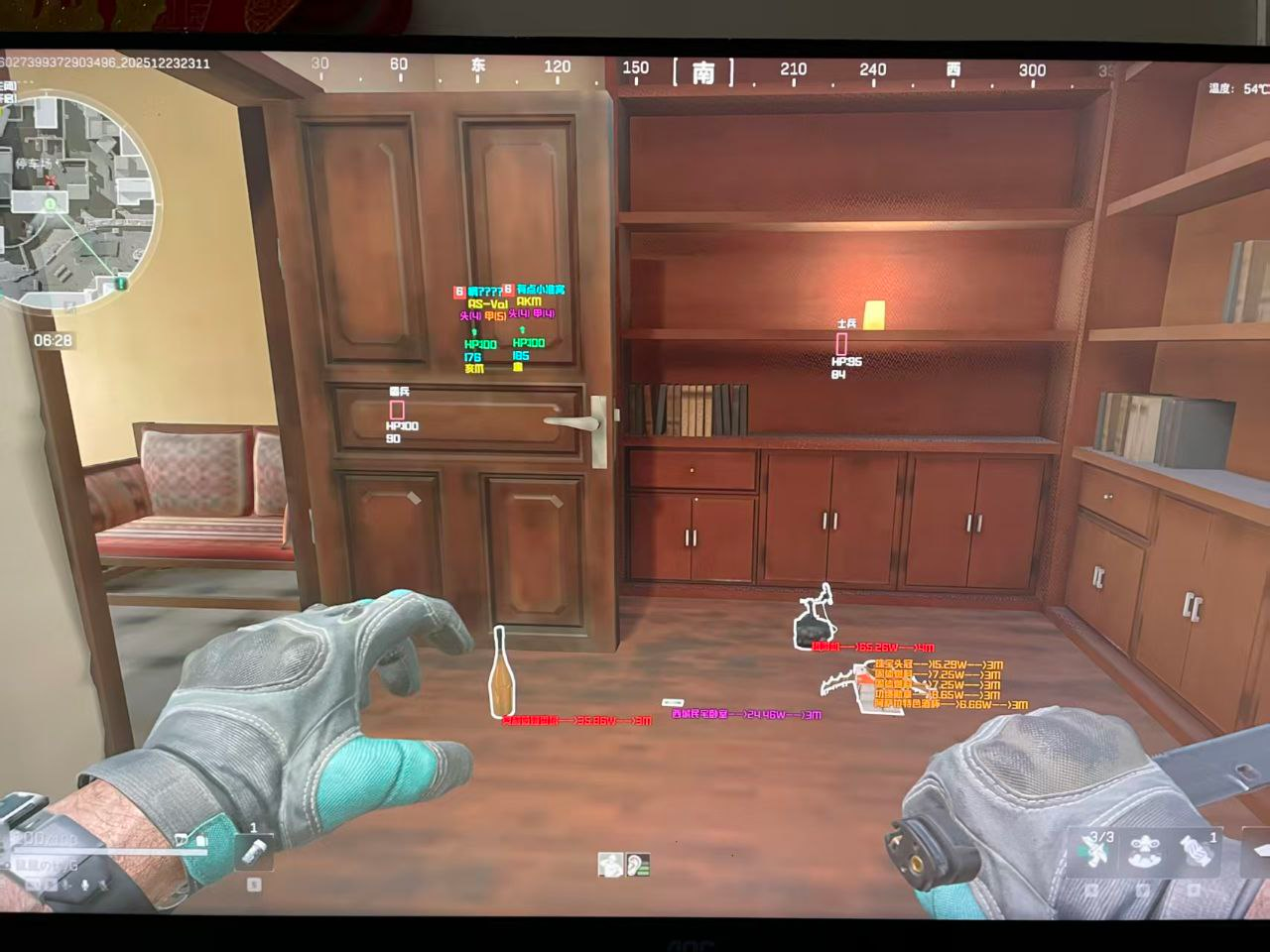Image resolution: width=1270 pixels, height=952 pixels.
Task: Select the crossed-knives slot showing 3/3
Action: click(x=1096, y=853)
